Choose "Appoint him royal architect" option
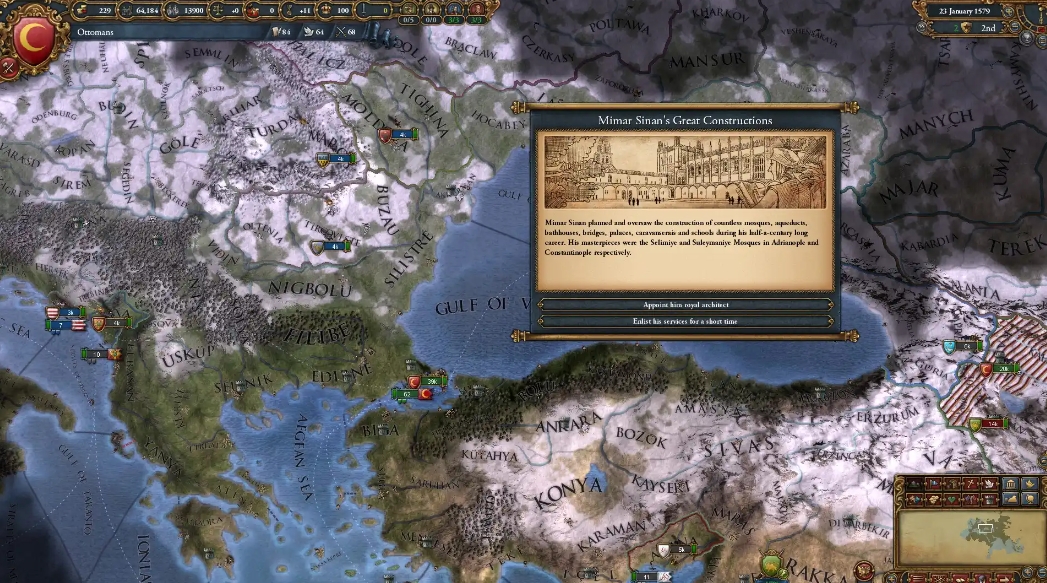Screen dimensions: 1047x583 [685, 304]
